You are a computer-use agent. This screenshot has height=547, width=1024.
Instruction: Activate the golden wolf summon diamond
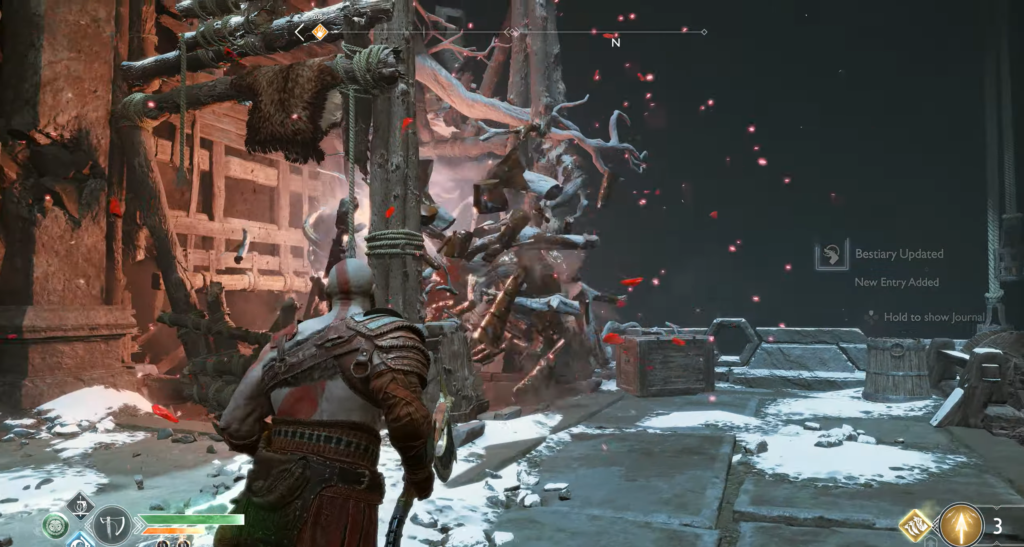click(x=916, y=525)
